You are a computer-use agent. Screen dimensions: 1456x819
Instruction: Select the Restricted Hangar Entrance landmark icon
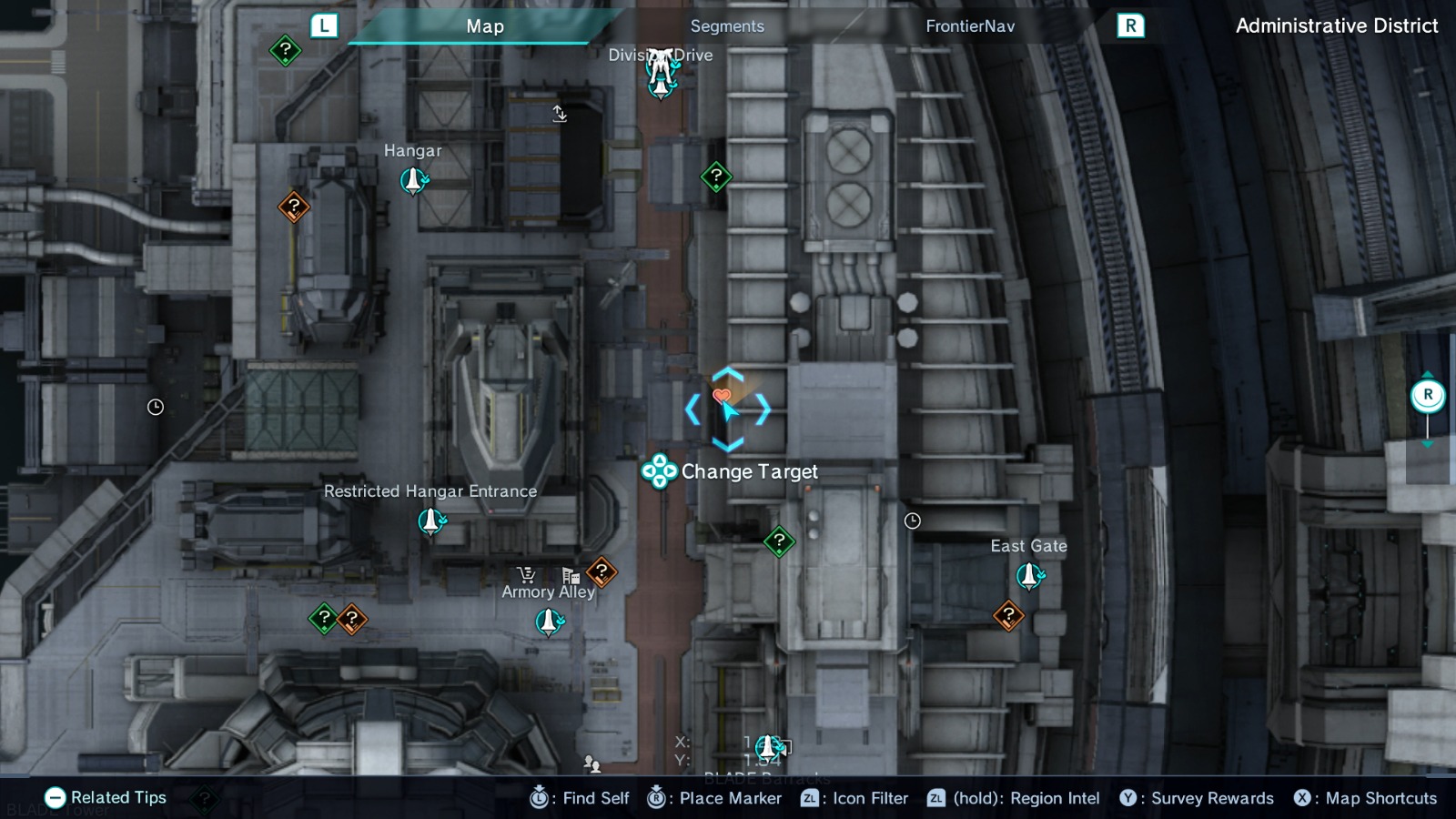tap(430, 521)
